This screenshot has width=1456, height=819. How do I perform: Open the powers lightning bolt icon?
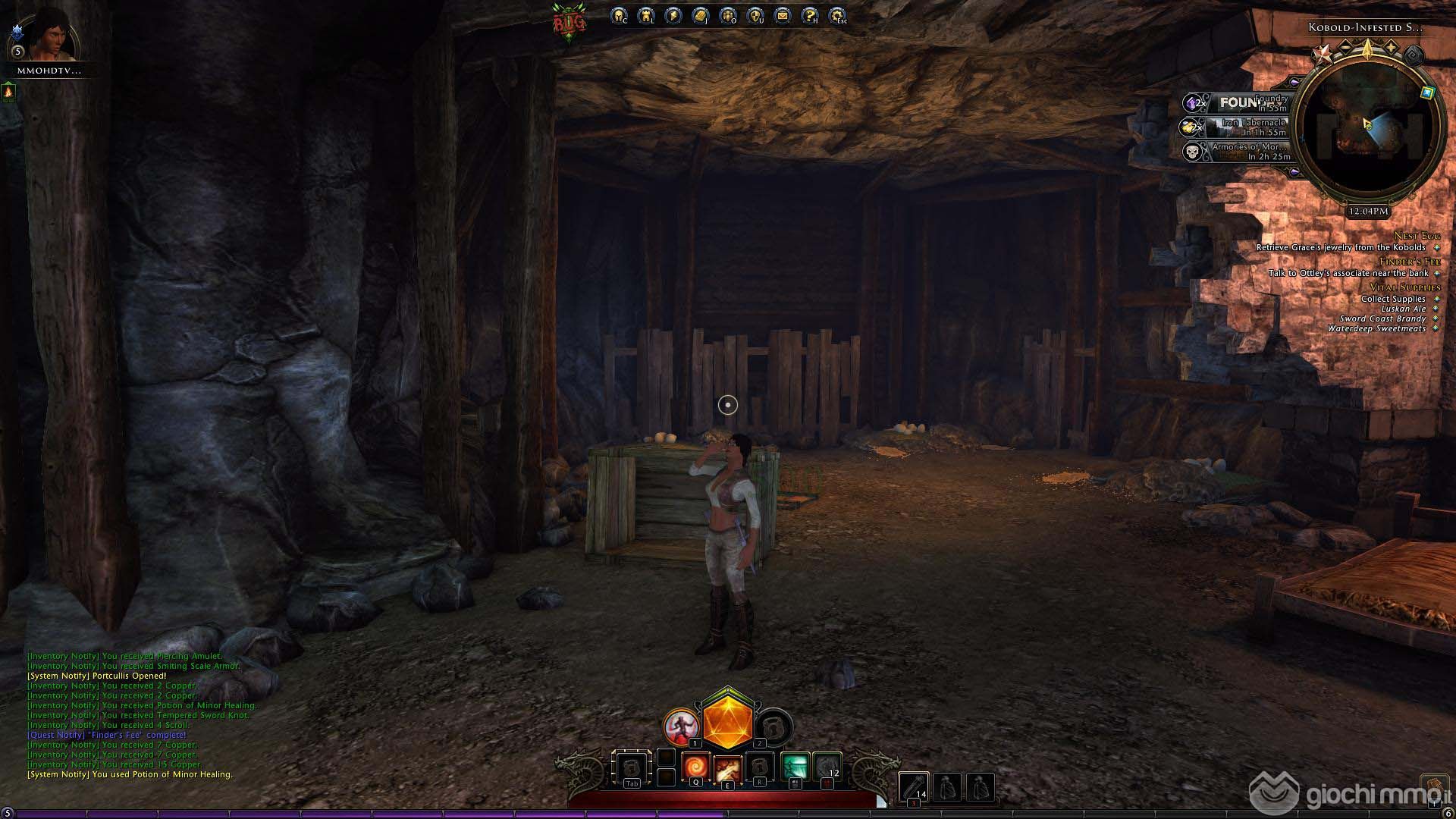(673, 15)
